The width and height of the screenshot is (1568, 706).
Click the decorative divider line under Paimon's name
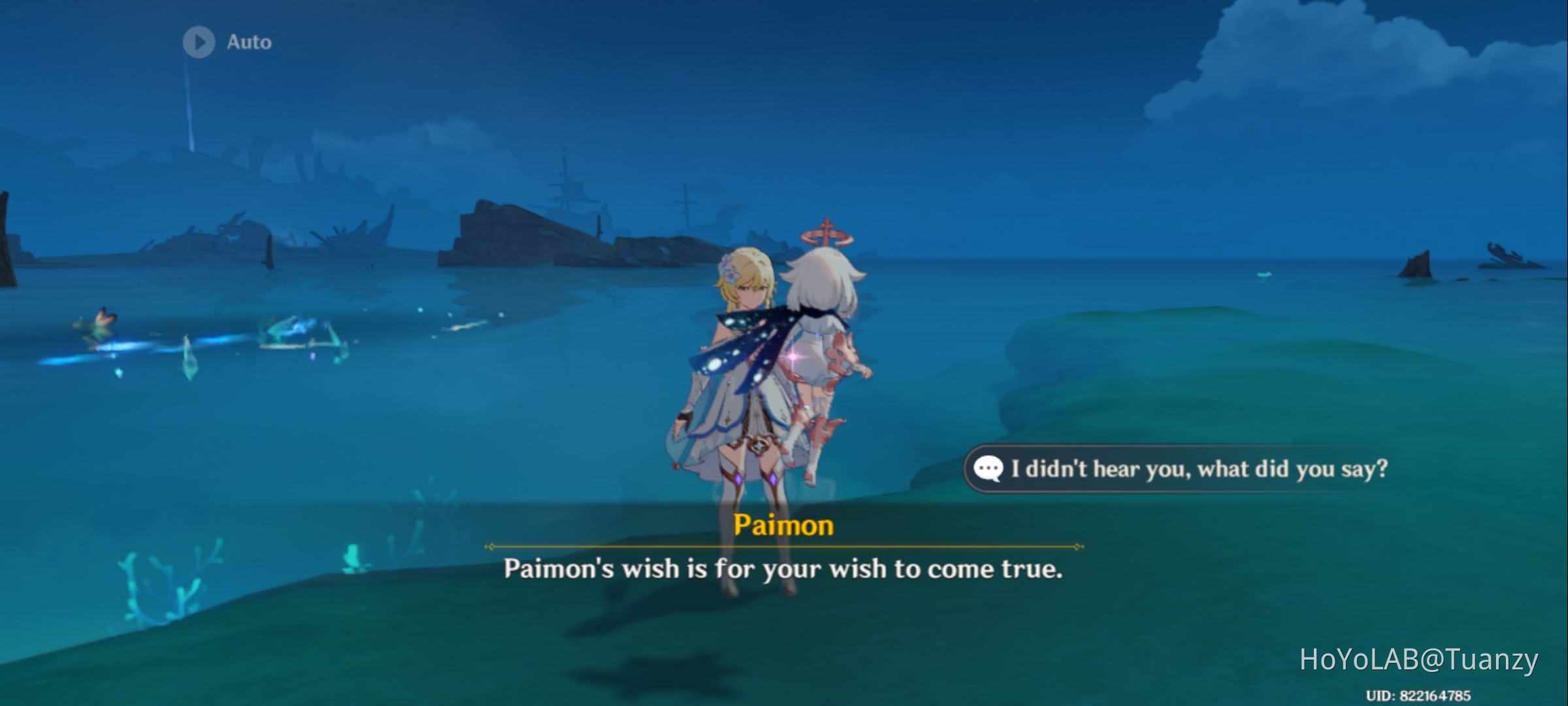tap(784, 545)
